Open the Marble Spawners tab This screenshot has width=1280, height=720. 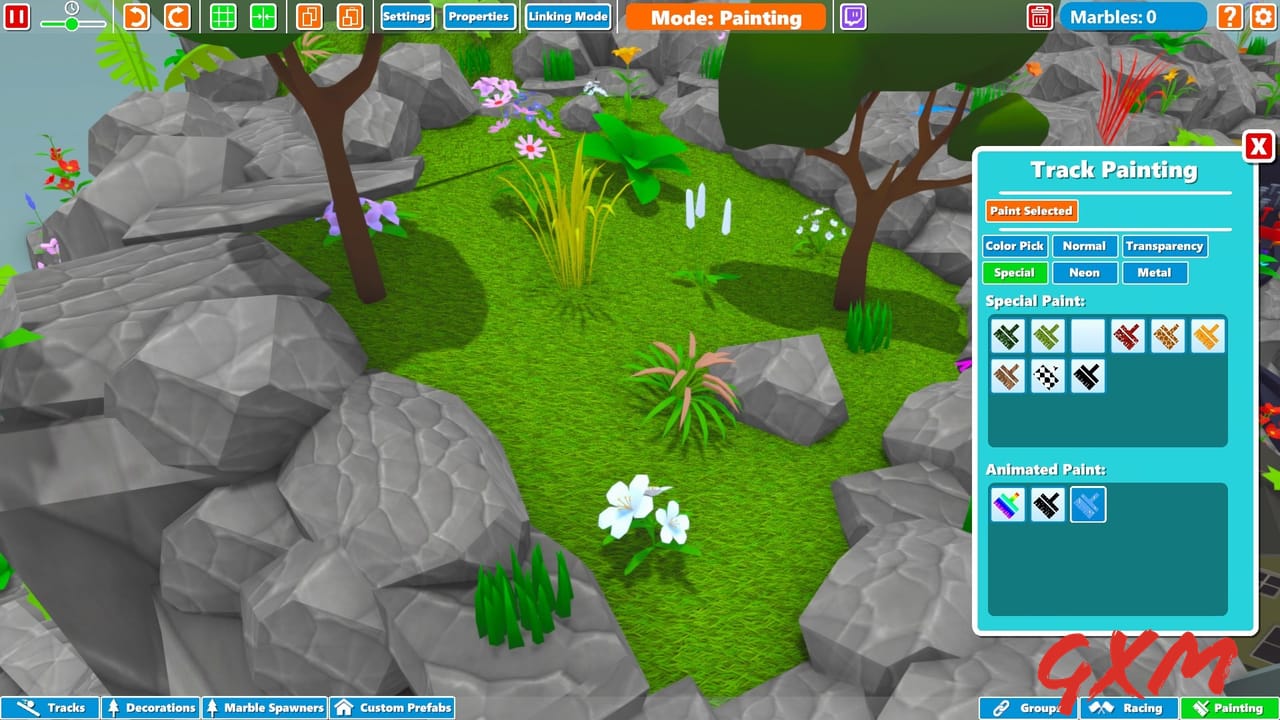point(264,707)
